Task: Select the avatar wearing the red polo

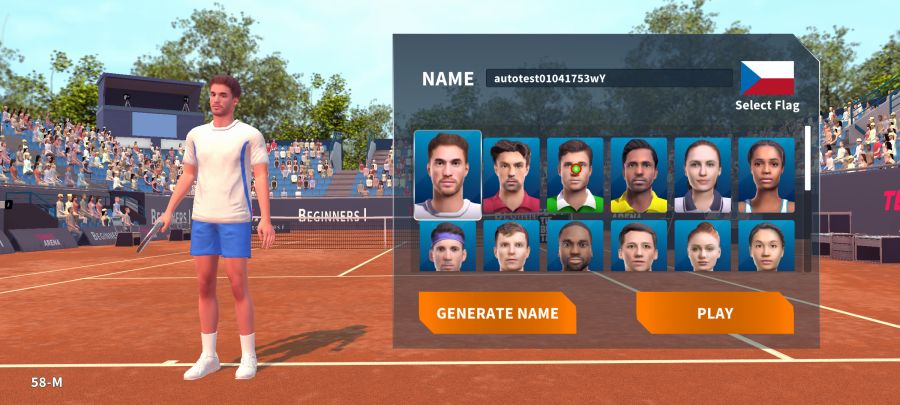Action: 511,176
